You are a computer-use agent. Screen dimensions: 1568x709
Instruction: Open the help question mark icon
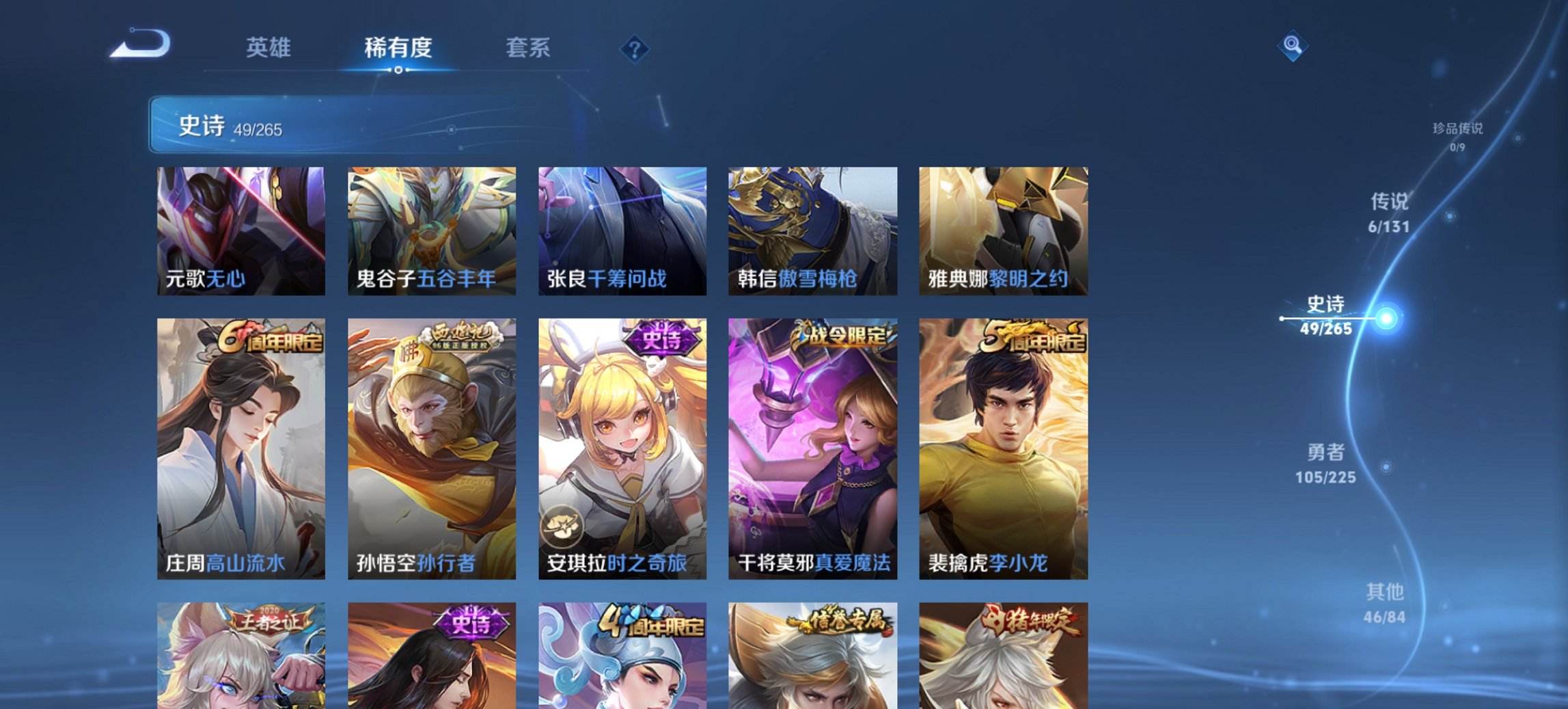634,48
